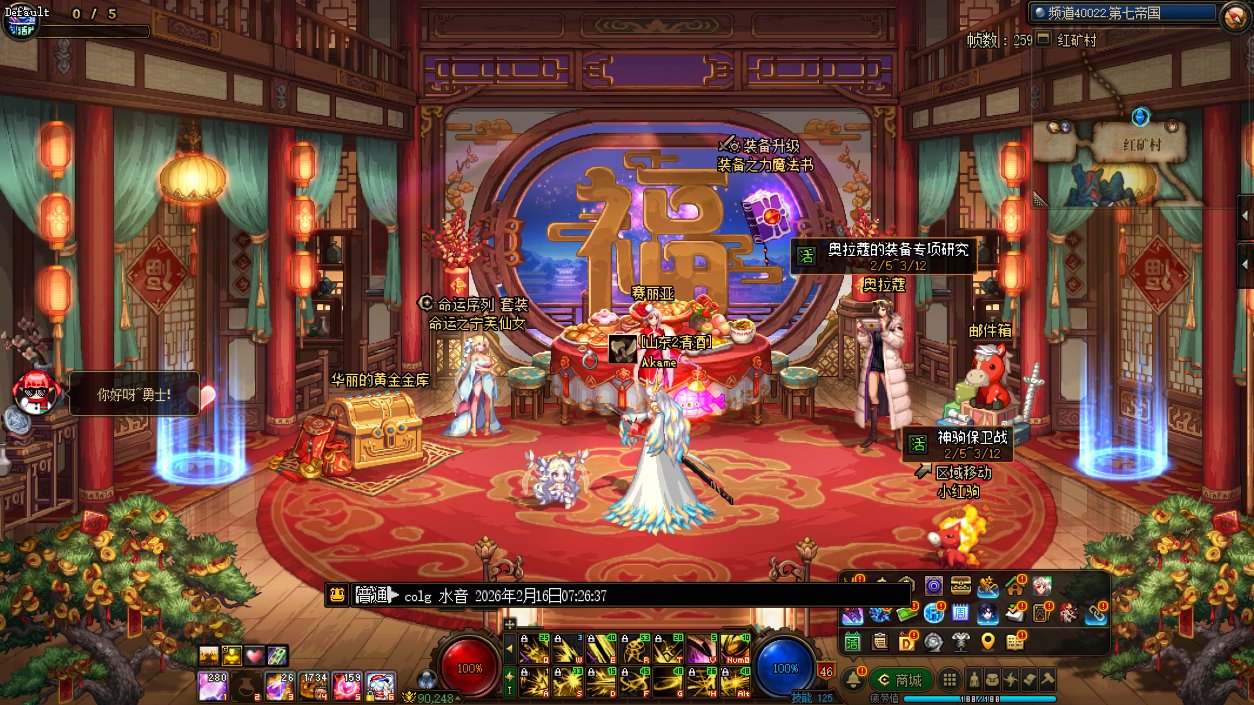
Task: Open the channel 频道40022 selector
Action: 1122,13
